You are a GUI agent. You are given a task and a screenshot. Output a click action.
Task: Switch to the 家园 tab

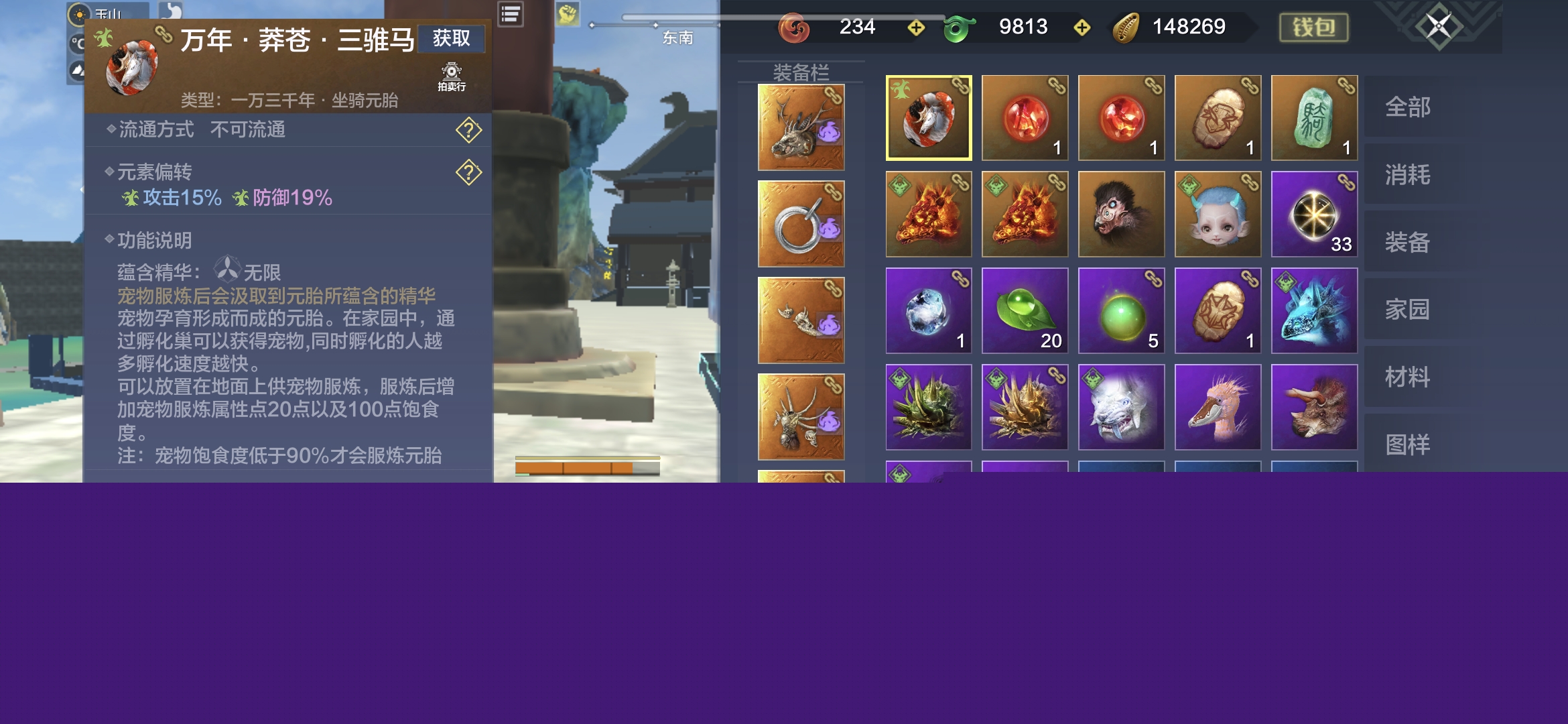point(1408,310)
